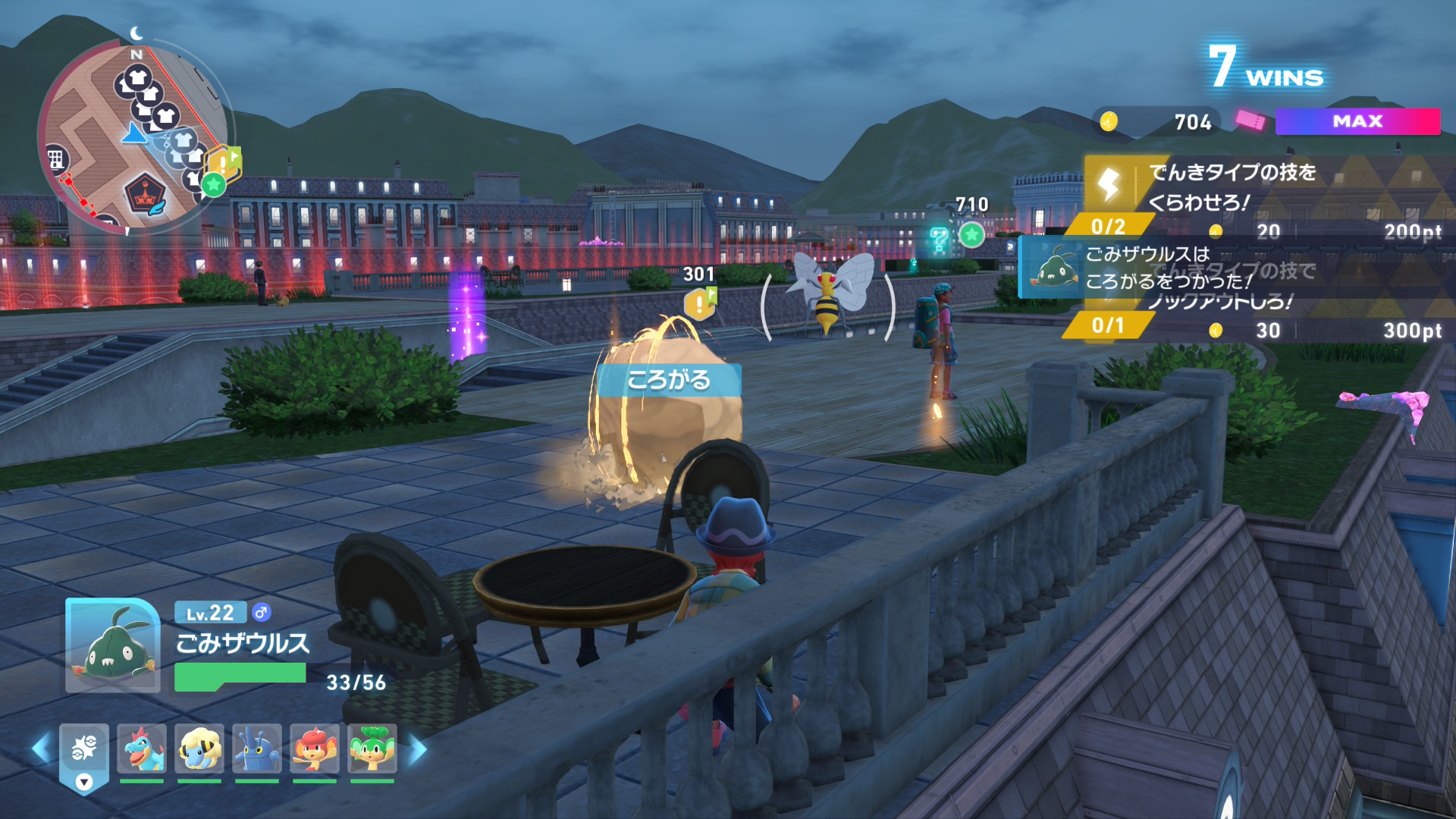
Task: Choose Heracross in the party bar
Action: click(257, 749)
